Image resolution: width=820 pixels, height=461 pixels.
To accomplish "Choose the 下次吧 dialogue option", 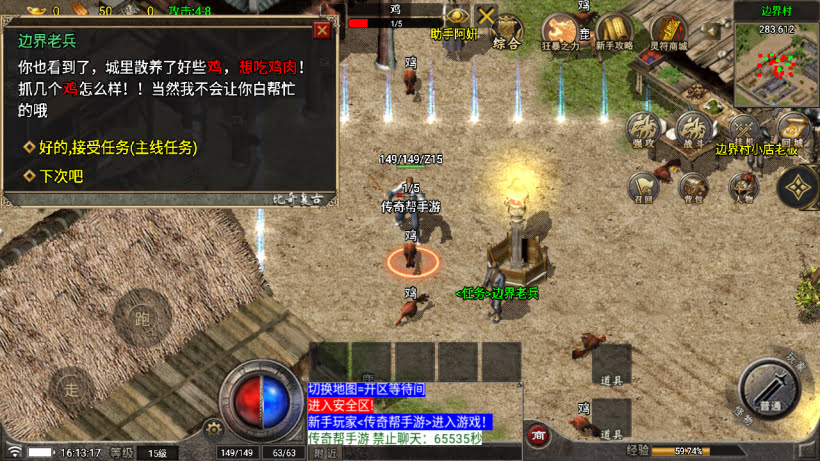I will 61,176.
